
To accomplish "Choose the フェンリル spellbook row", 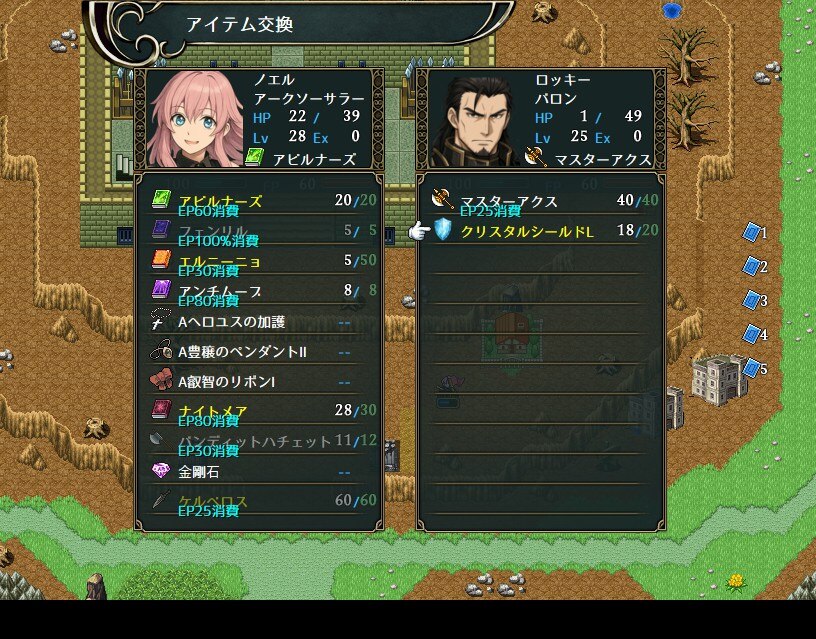I will pos(259,231).
